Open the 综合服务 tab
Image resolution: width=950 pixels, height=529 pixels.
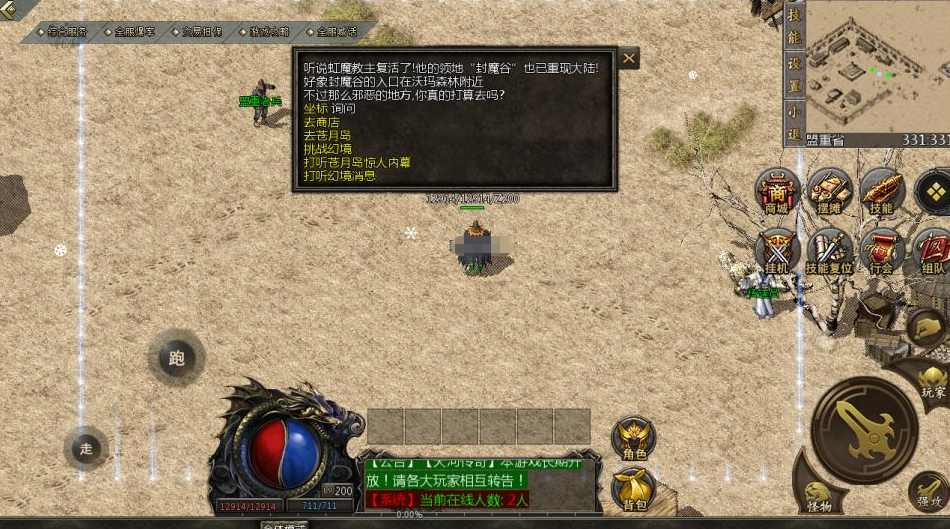coord(67,32)
